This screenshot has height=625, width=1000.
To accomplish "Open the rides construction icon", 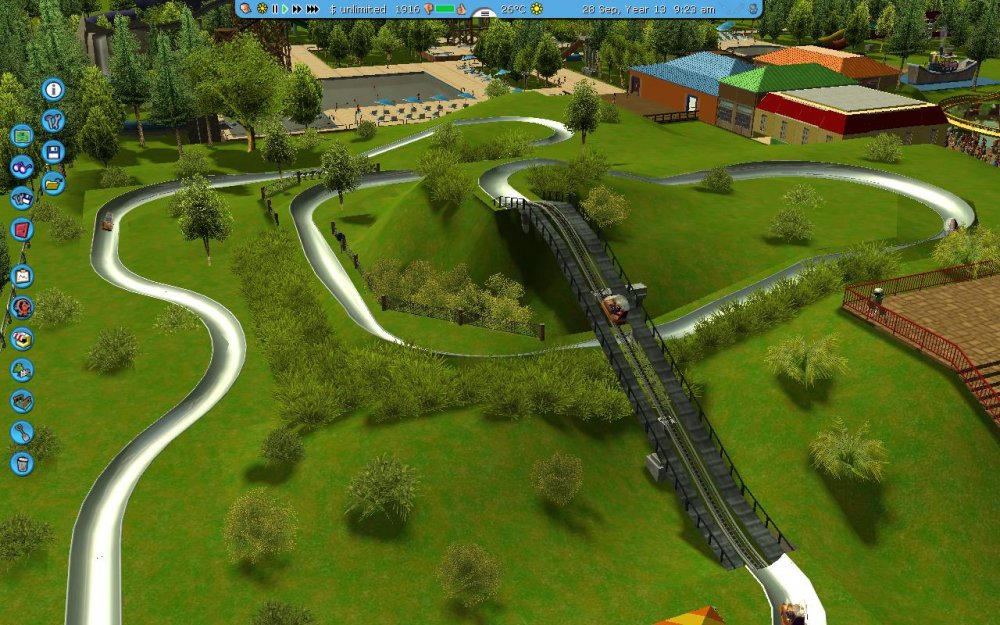I will (21, 307).
